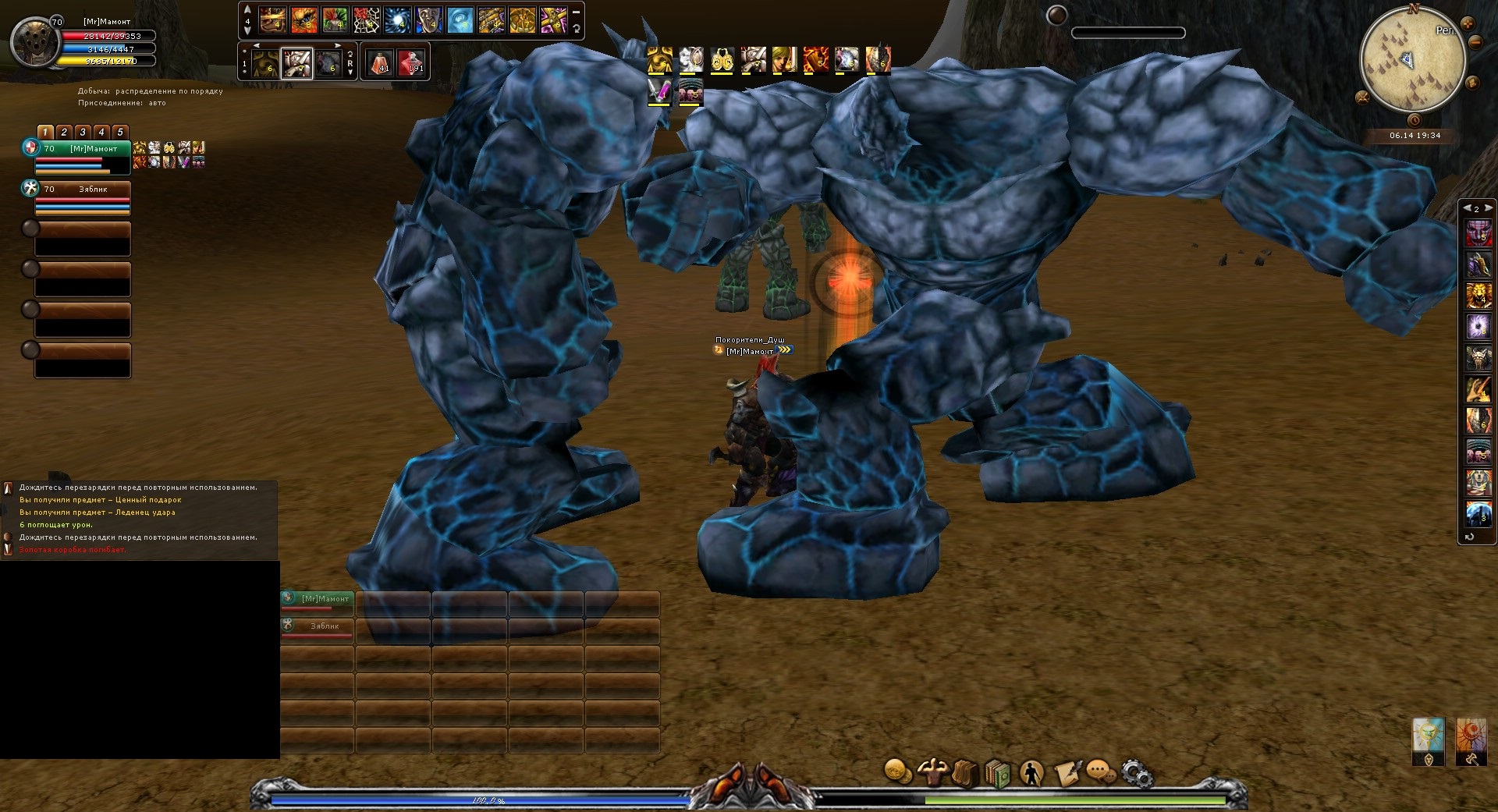Open the gold coins shop menu
1498x812 pixels.
click(x=898, y=772)
